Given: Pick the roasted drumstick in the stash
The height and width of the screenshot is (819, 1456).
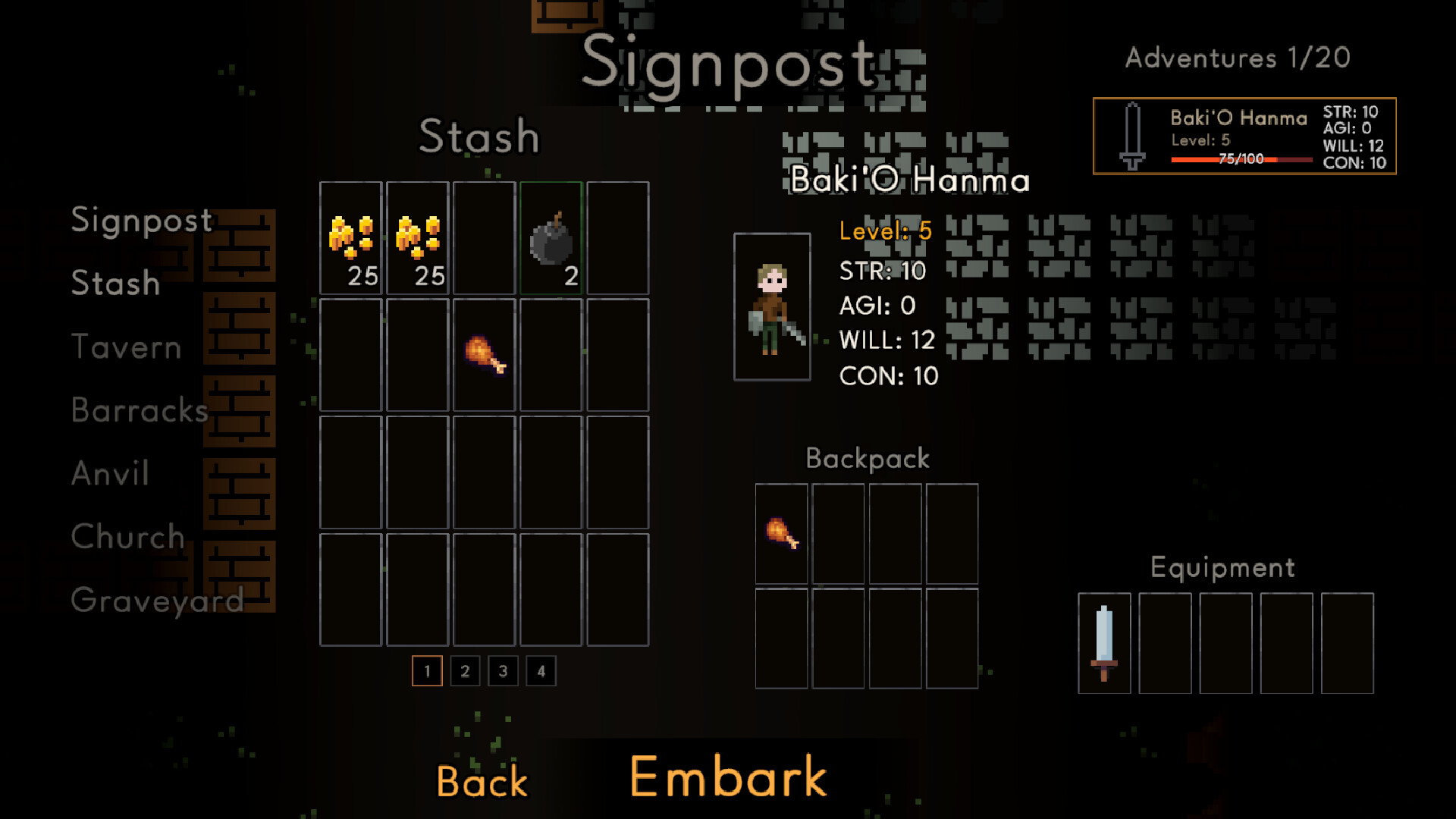Looking at the screenshot, I should pos(485,355).
